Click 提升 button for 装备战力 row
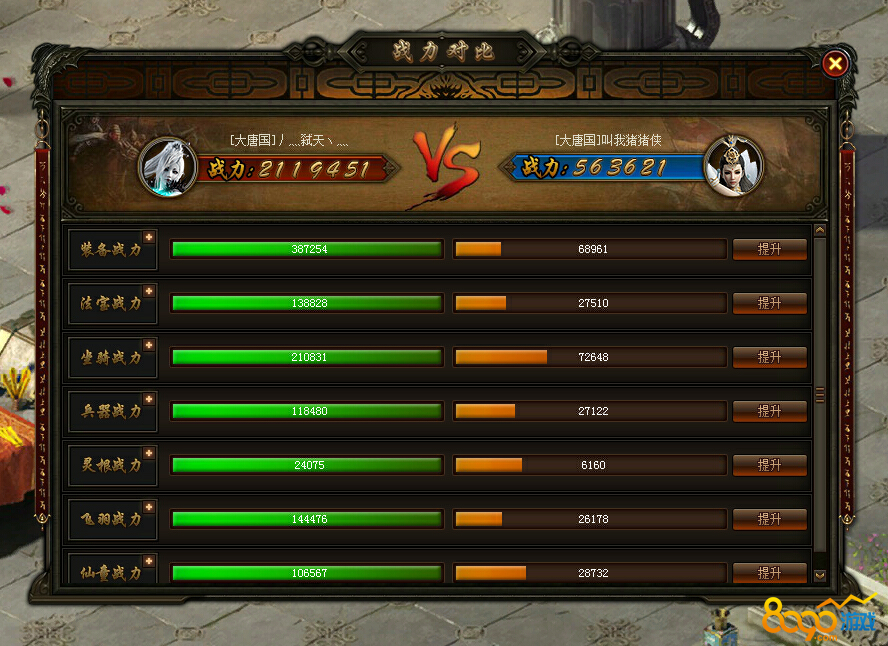 pyautogui.click(x=769, y=249)
